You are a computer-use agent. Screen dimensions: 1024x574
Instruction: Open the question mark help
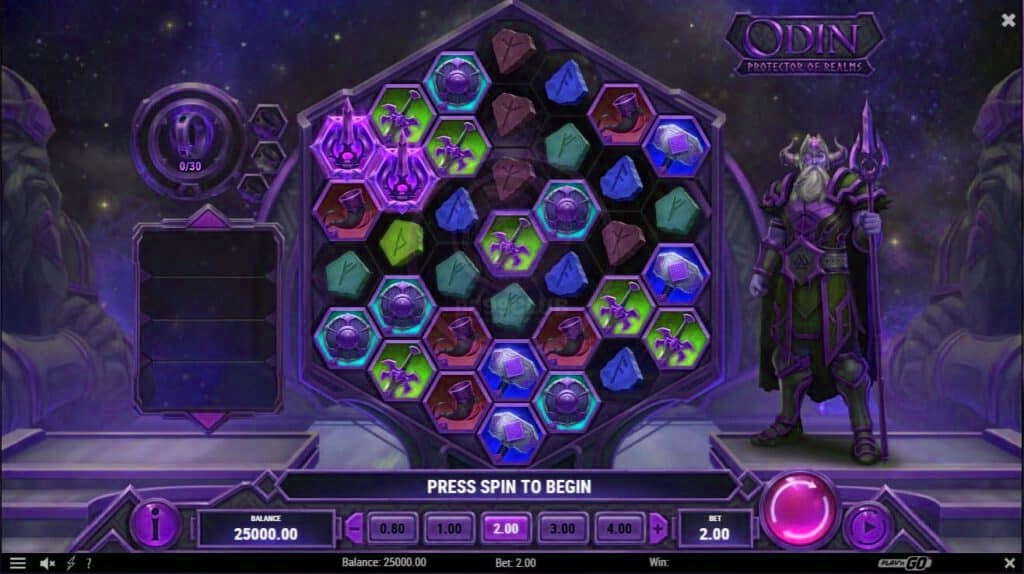[89, 563]
